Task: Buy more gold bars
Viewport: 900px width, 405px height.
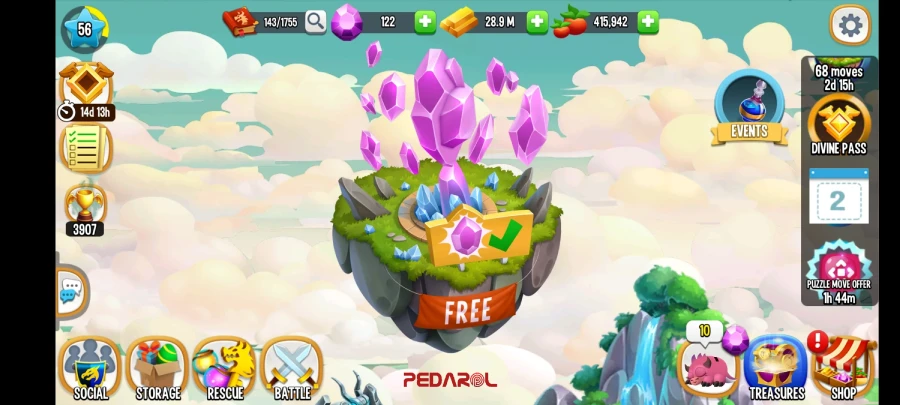Action: point(537,22)
